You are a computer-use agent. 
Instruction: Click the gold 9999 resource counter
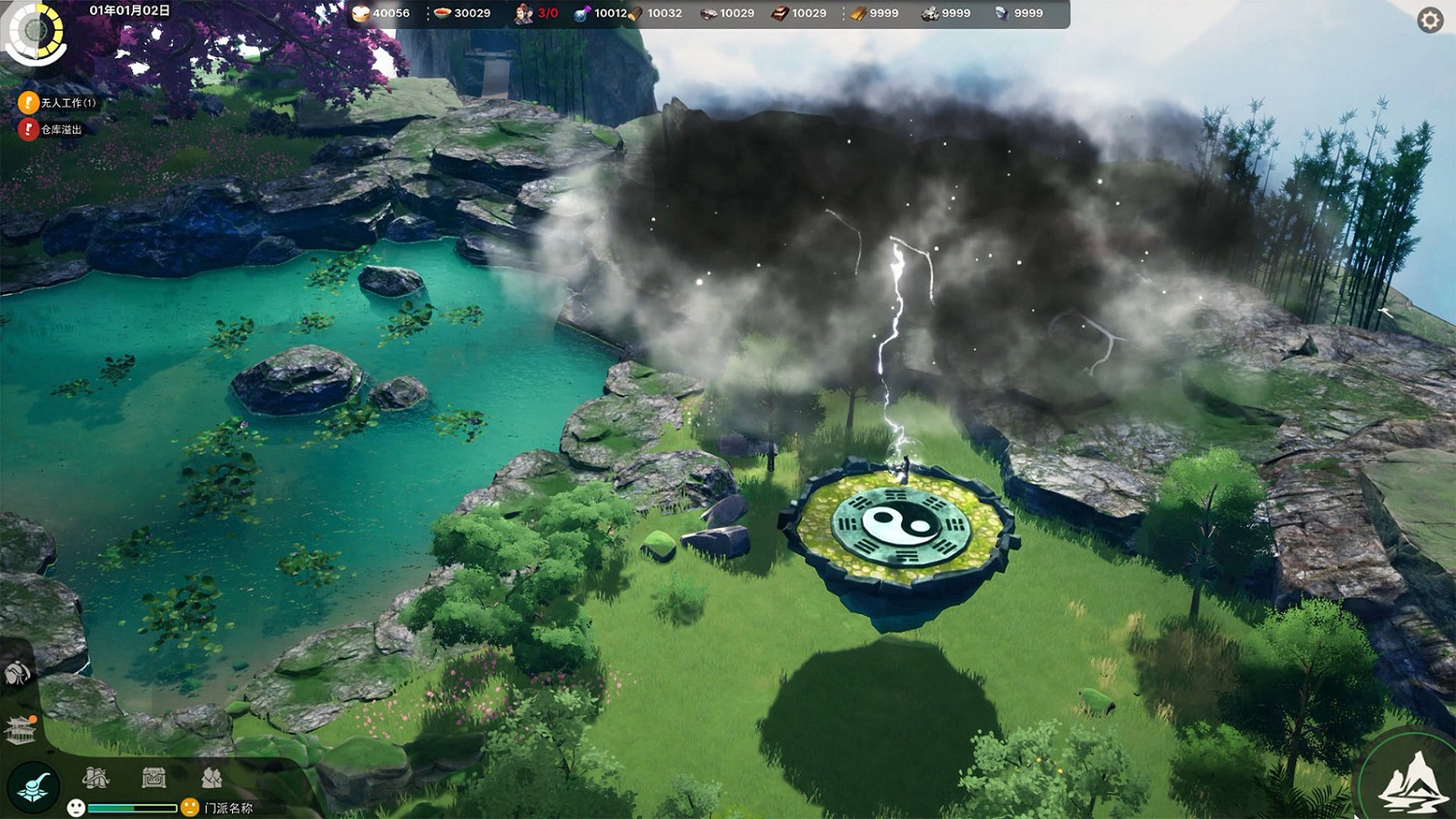coord(878,14)
